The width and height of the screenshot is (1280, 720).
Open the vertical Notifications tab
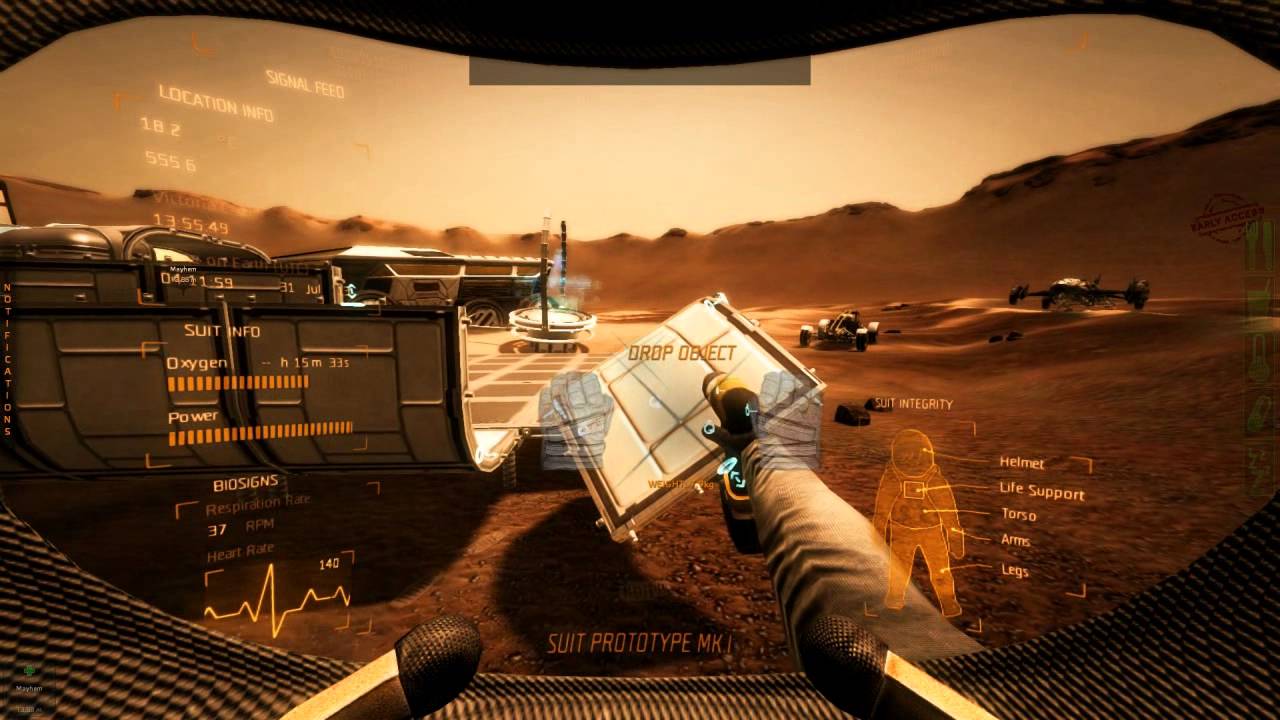8,359
